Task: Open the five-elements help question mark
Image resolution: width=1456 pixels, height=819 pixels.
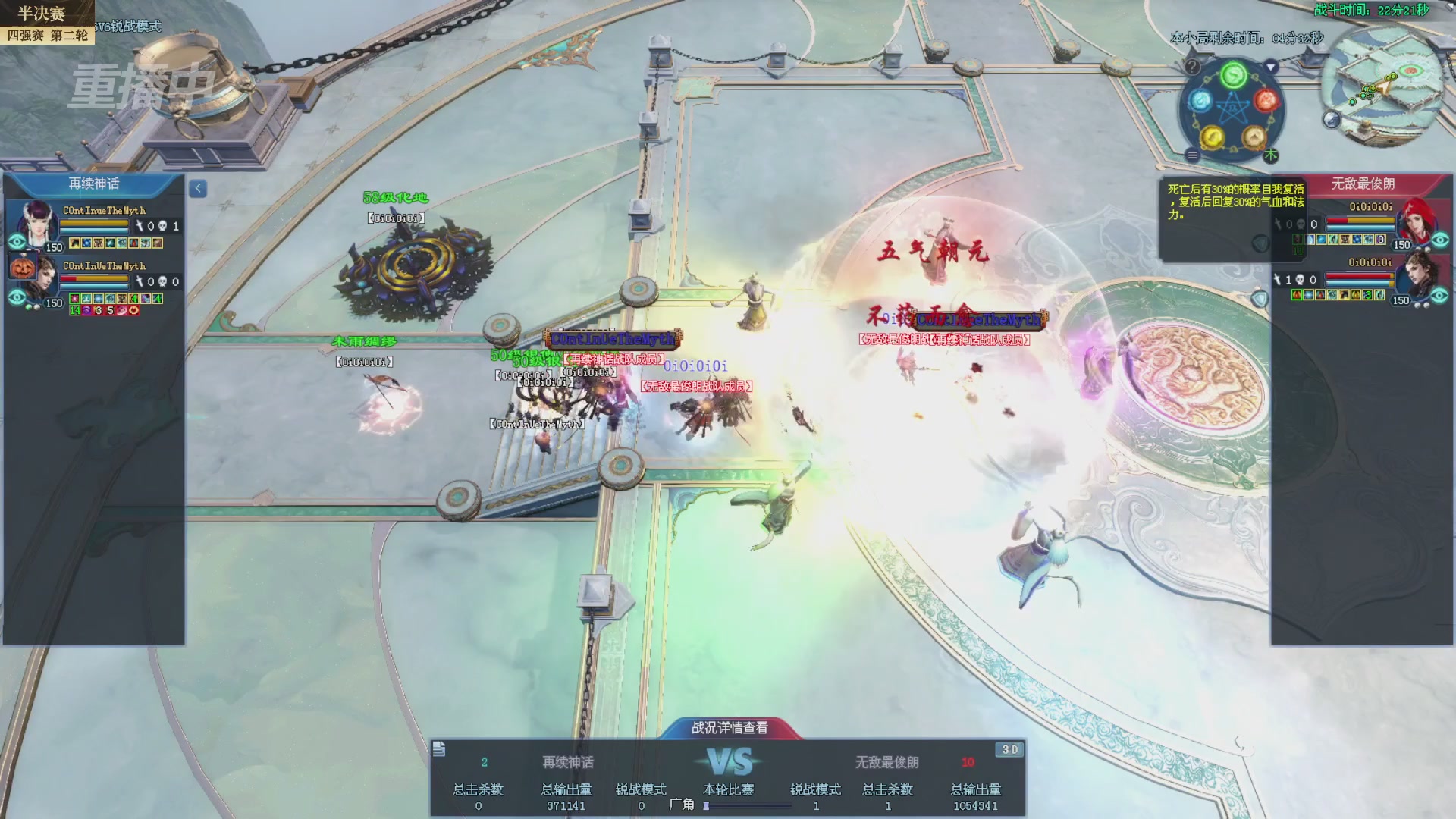Action: tap(1192, 67)
